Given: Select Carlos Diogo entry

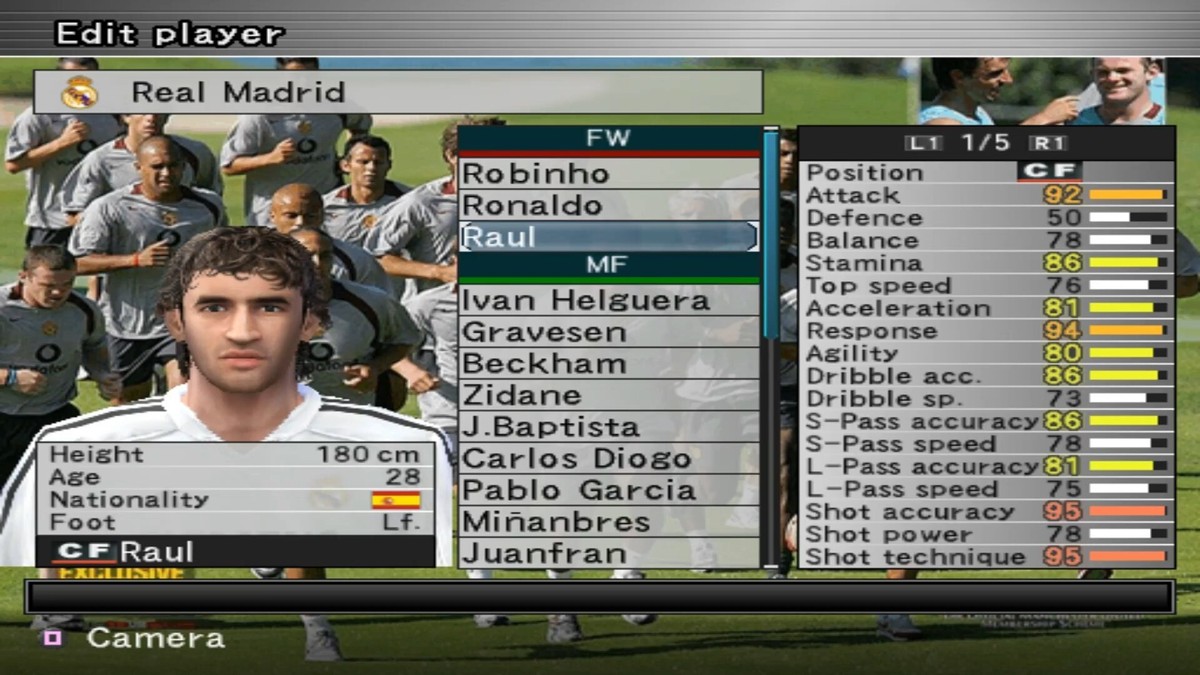Looking at the screenshot, I should click(x=608, y=459).
